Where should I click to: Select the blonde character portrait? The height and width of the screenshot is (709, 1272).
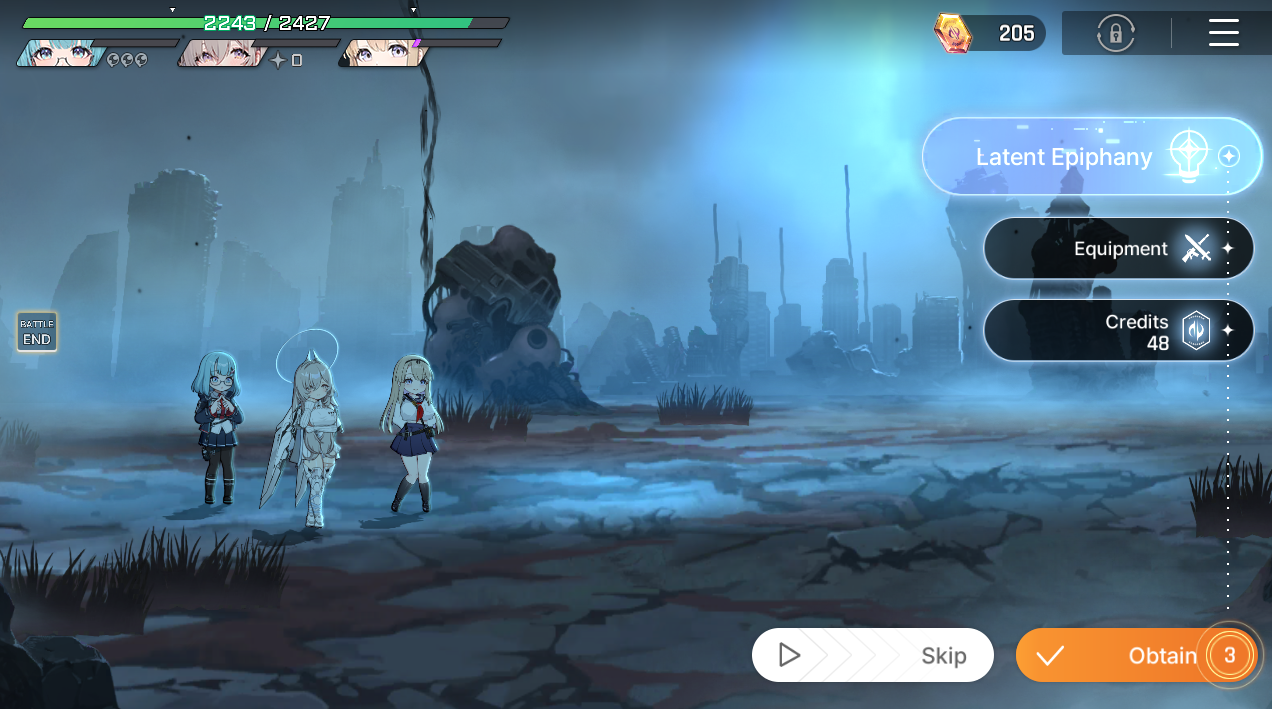[382, 53]
